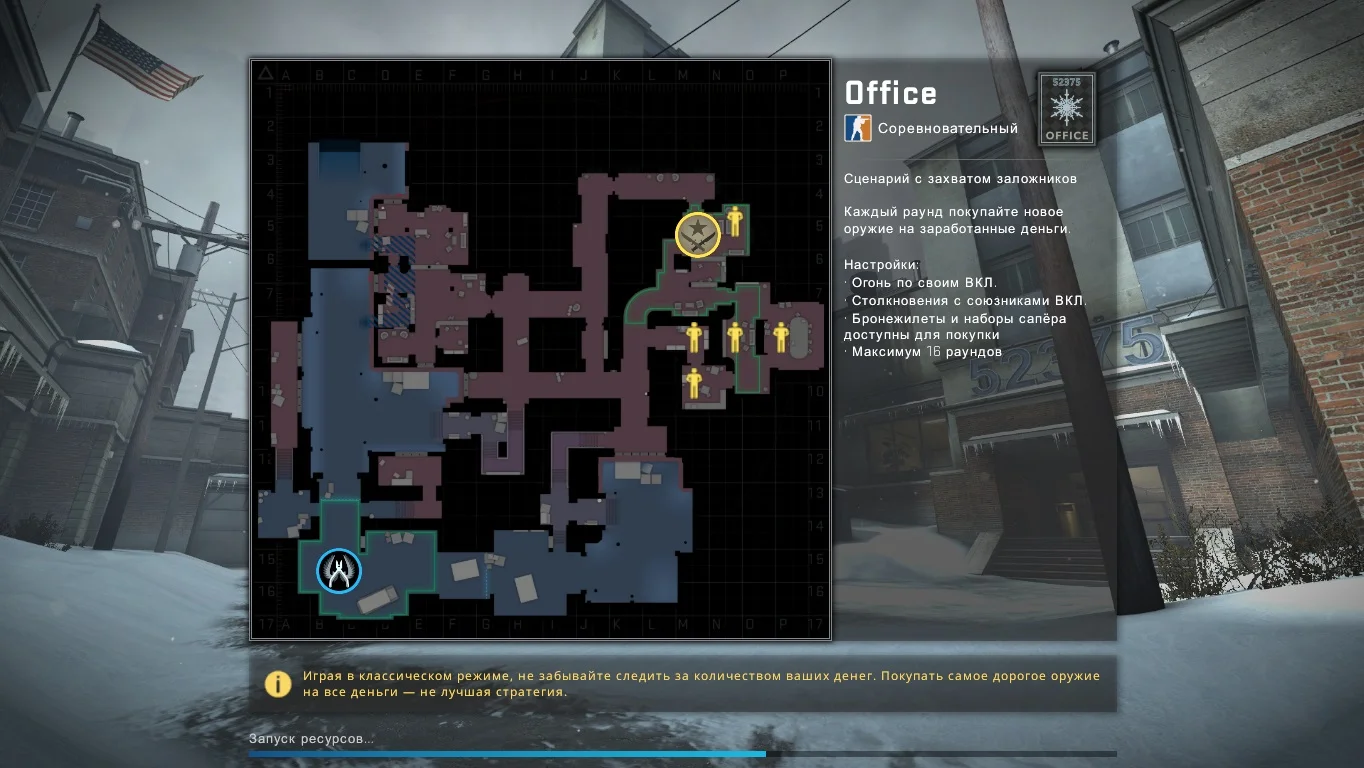The height and width of the screenshot is (768, 1364).
Task: Select the terrorist spawn star marker
Action: point(697,235)
